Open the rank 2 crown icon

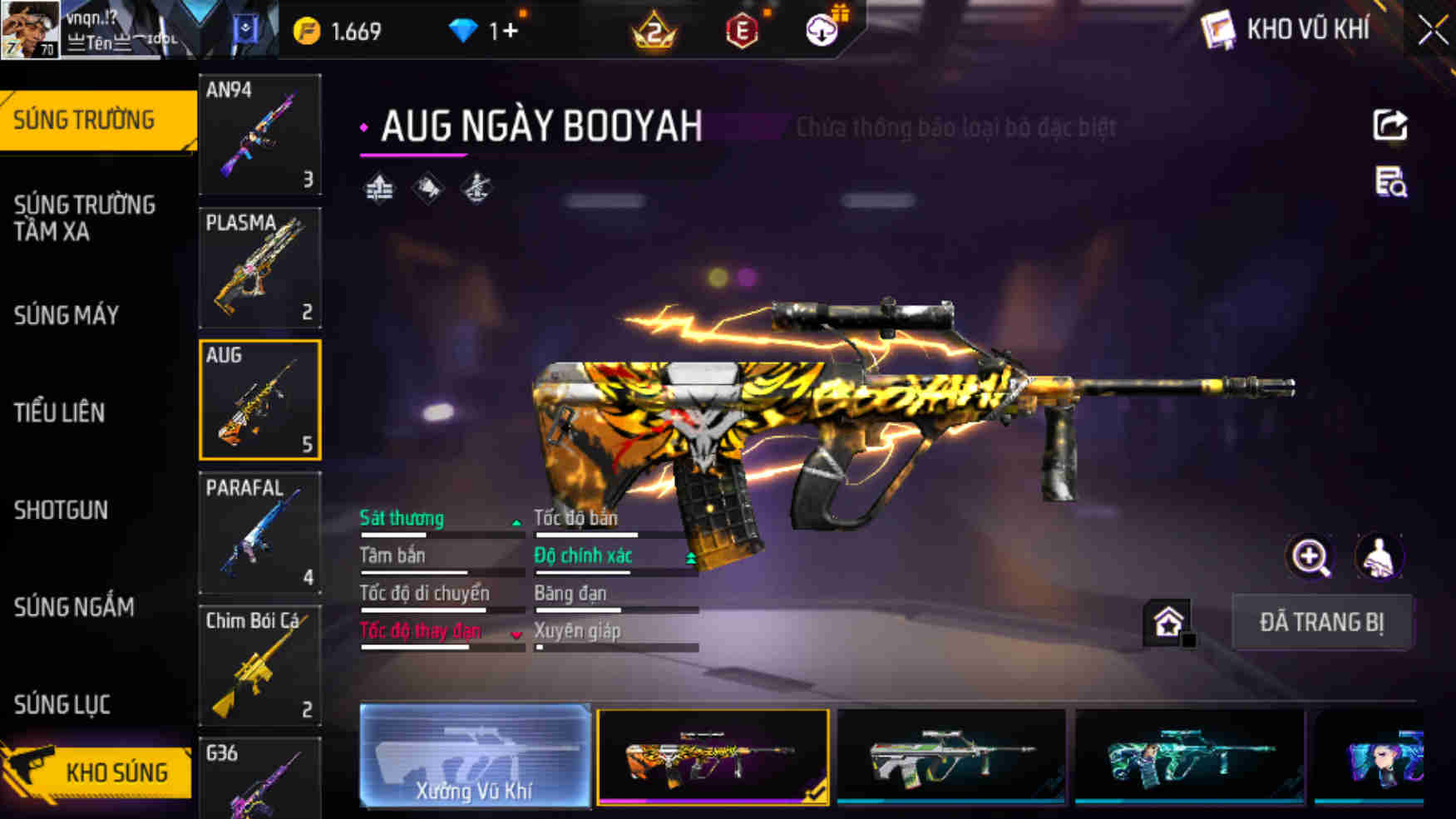point(654,32)
